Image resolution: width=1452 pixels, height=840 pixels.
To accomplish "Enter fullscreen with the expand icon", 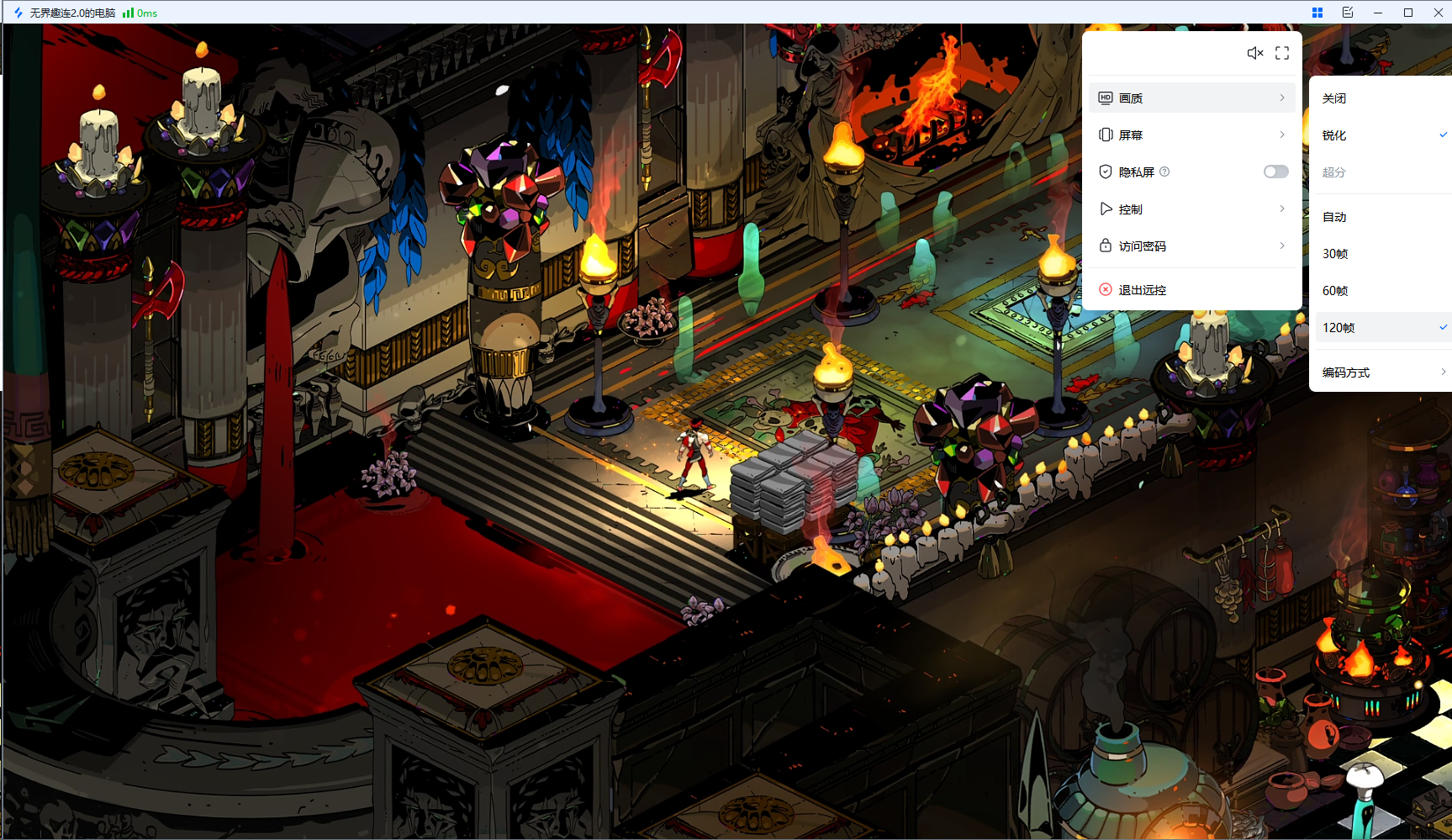I will coord(1282,53).
